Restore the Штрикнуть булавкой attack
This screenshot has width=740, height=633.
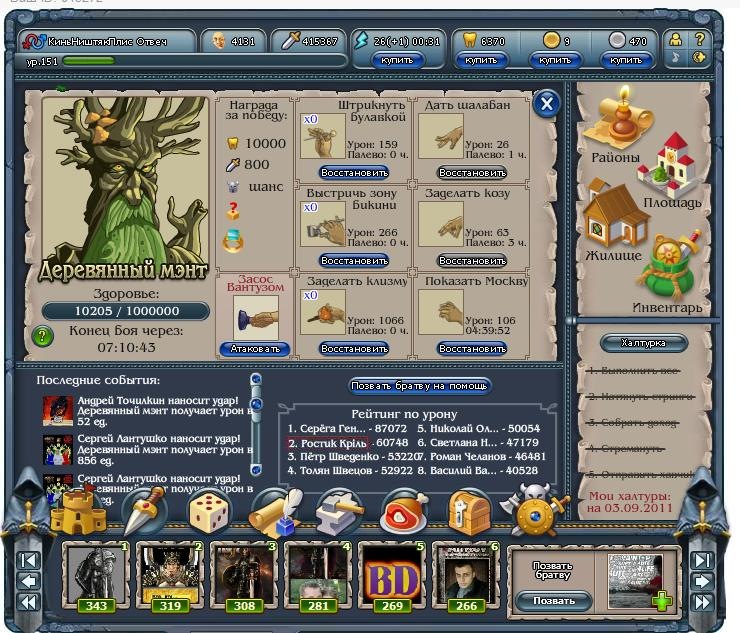[x=353, y=173]
